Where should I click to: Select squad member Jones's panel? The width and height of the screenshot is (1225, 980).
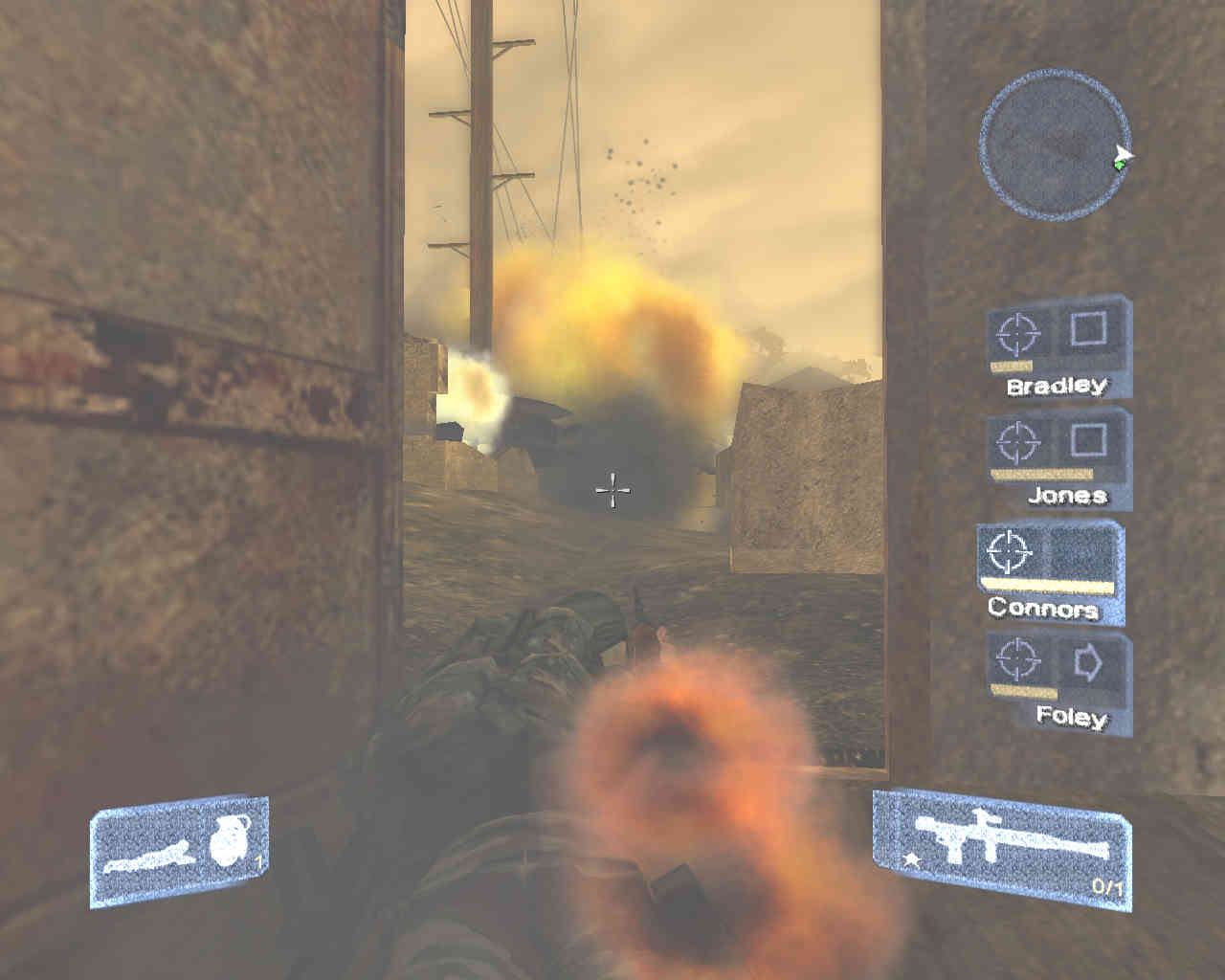click(x=1059, y=457)
